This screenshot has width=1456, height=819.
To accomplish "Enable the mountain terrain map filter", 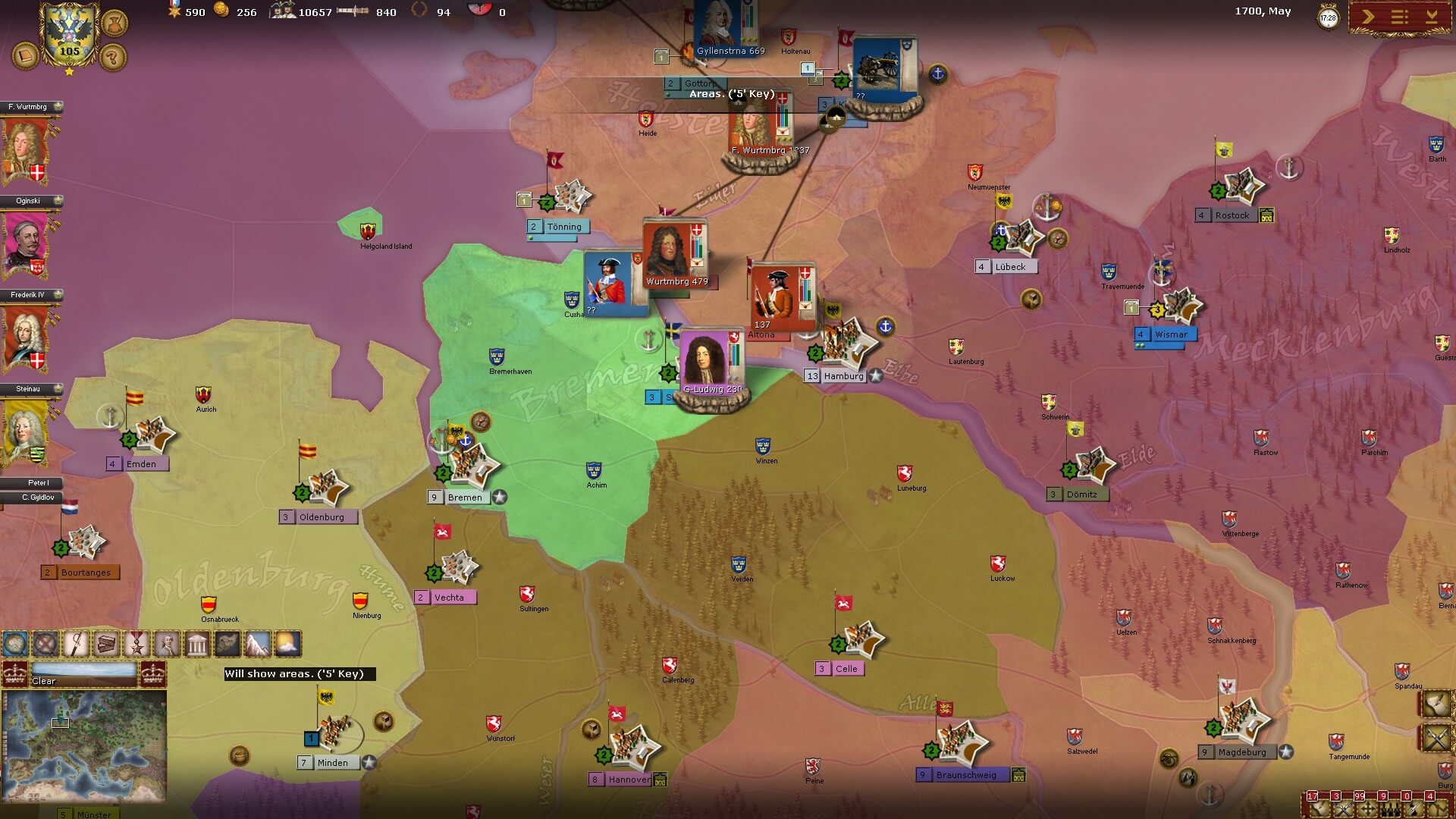I will [x=258, y=645].
